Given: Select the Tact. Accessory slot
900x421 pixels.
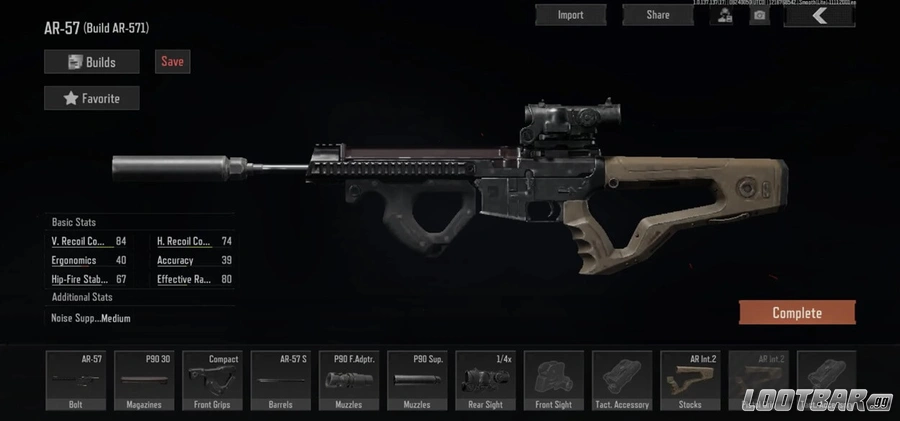Looking at the screenshot, I should (621, 381).
